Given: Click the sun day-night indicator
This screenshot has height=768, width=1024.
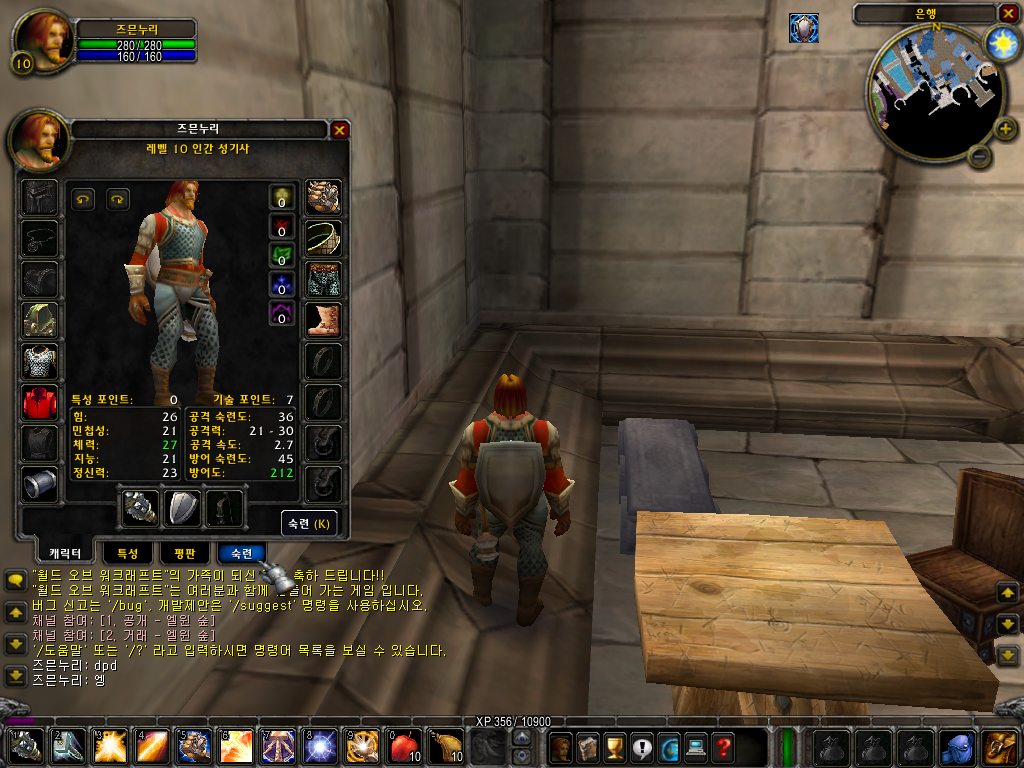Looking at the screenshot, I should (x=1000, y=42).
